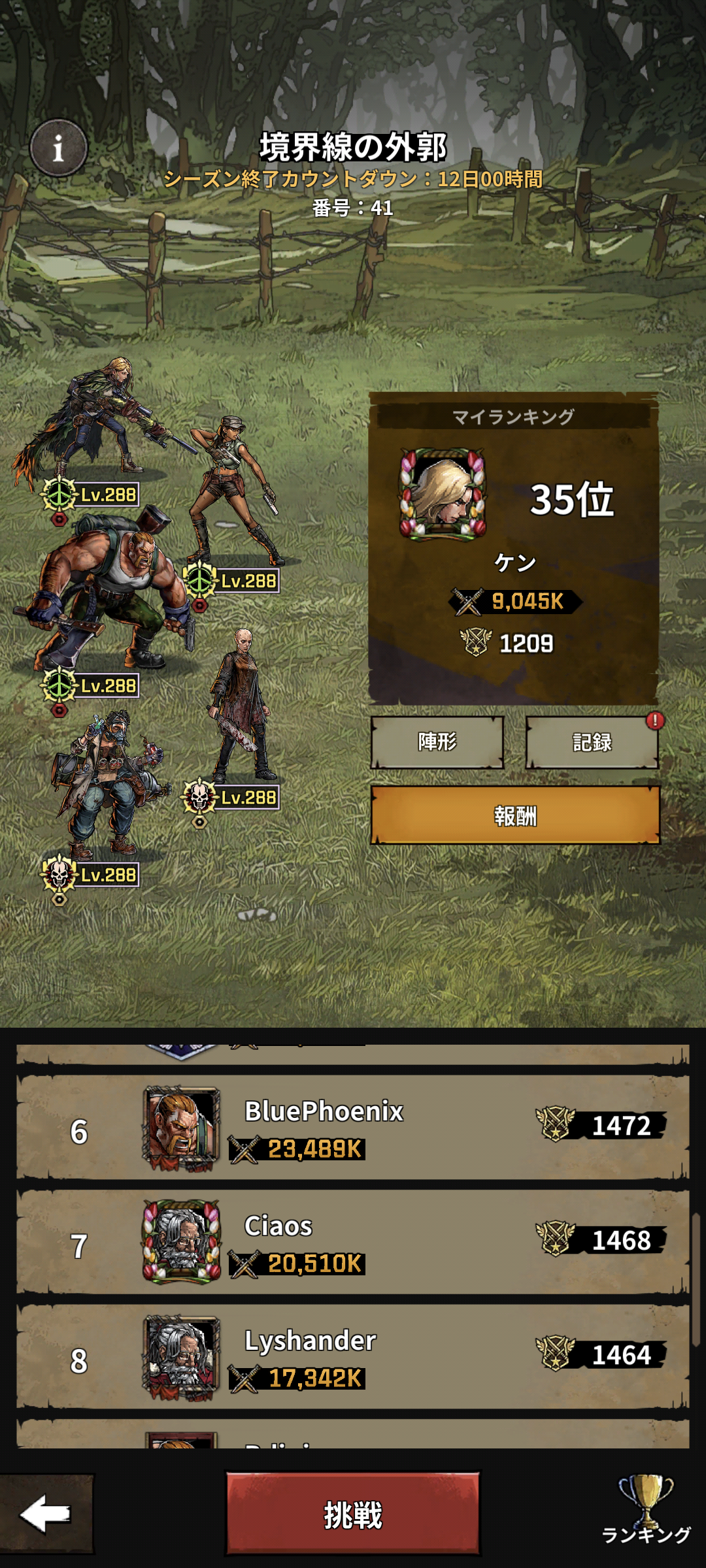Click my blonde player avatar portrait
Image resolution: width=706 pixels, height=1568 pixels.
[x=443, y=495]
